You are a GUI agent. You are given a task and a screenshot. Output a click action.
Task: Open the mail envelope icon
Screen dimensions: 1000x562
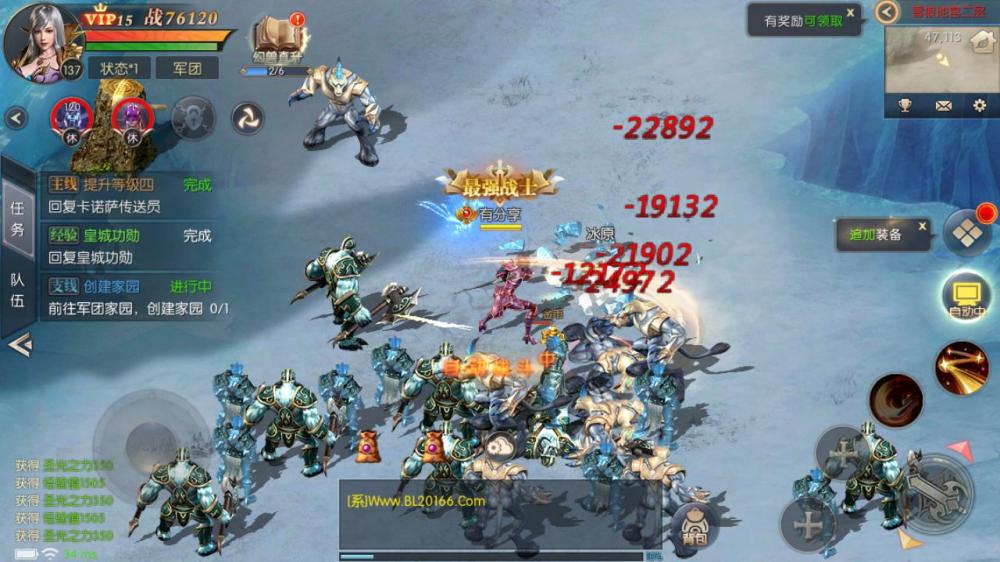[x=943, y=105]
